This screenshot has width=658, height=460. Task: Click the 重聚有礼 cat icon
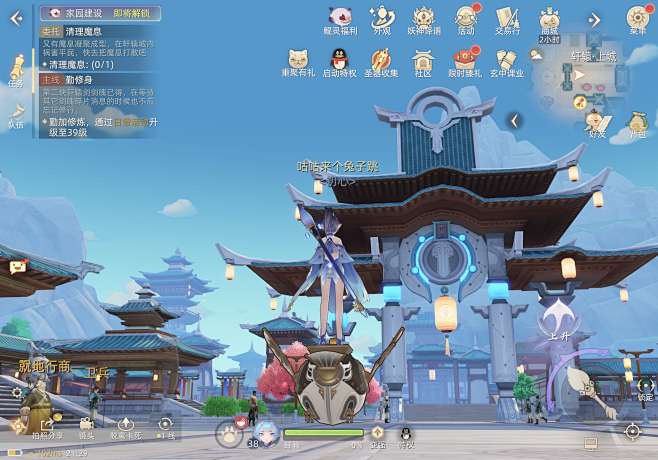point(297,60)
